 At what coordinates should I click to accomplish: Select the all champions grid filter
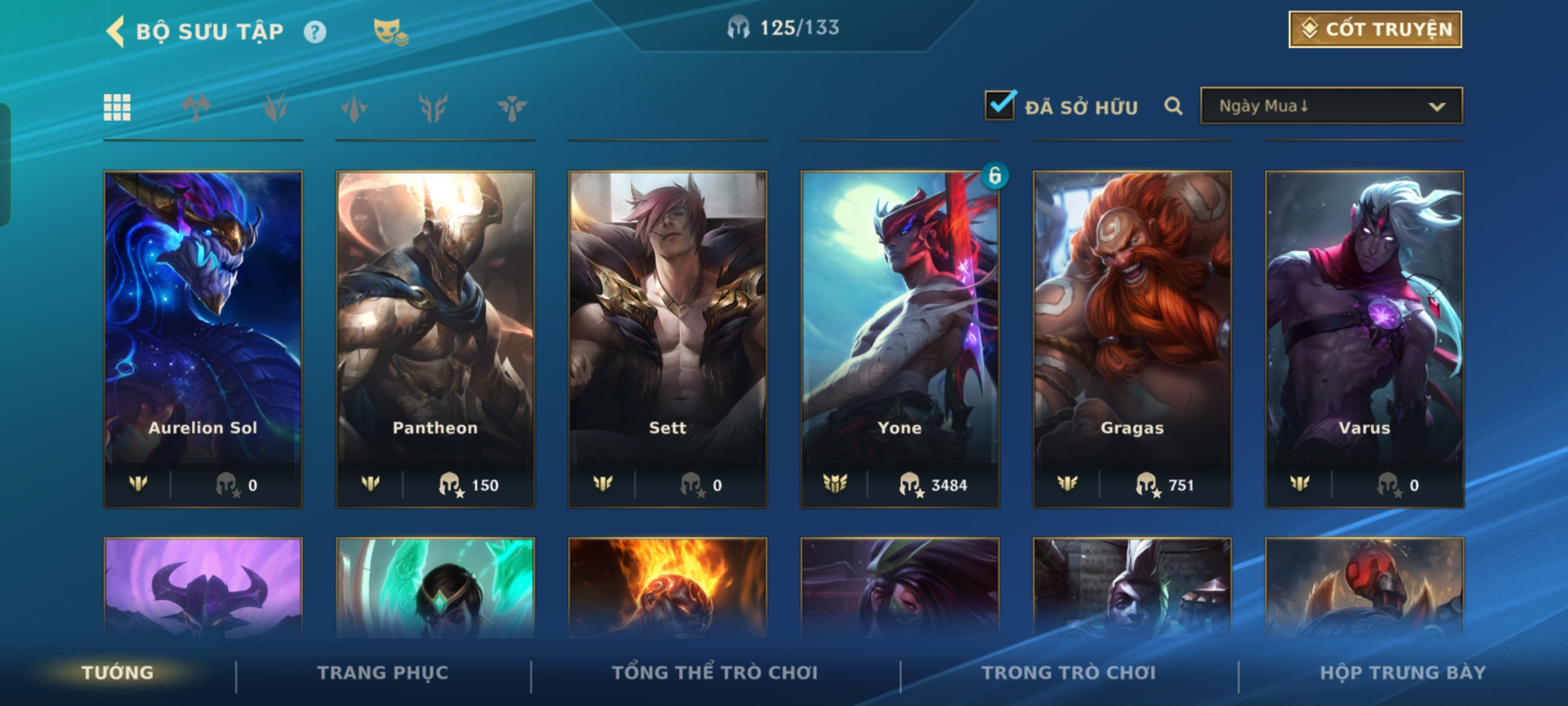pyautogui.click(x=117, y=108)
